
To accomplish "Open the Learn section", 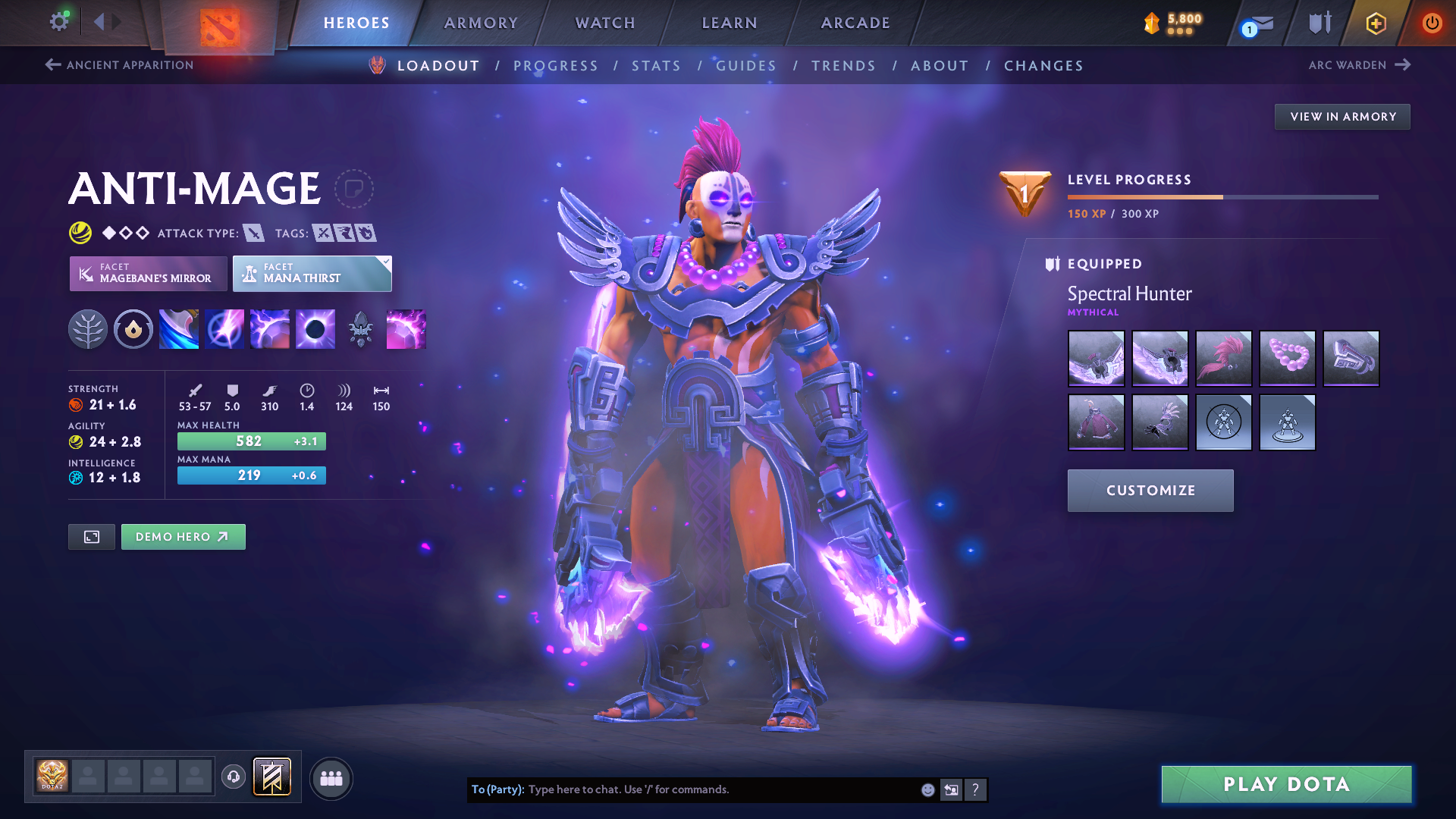I will click(x=730, y=23).
